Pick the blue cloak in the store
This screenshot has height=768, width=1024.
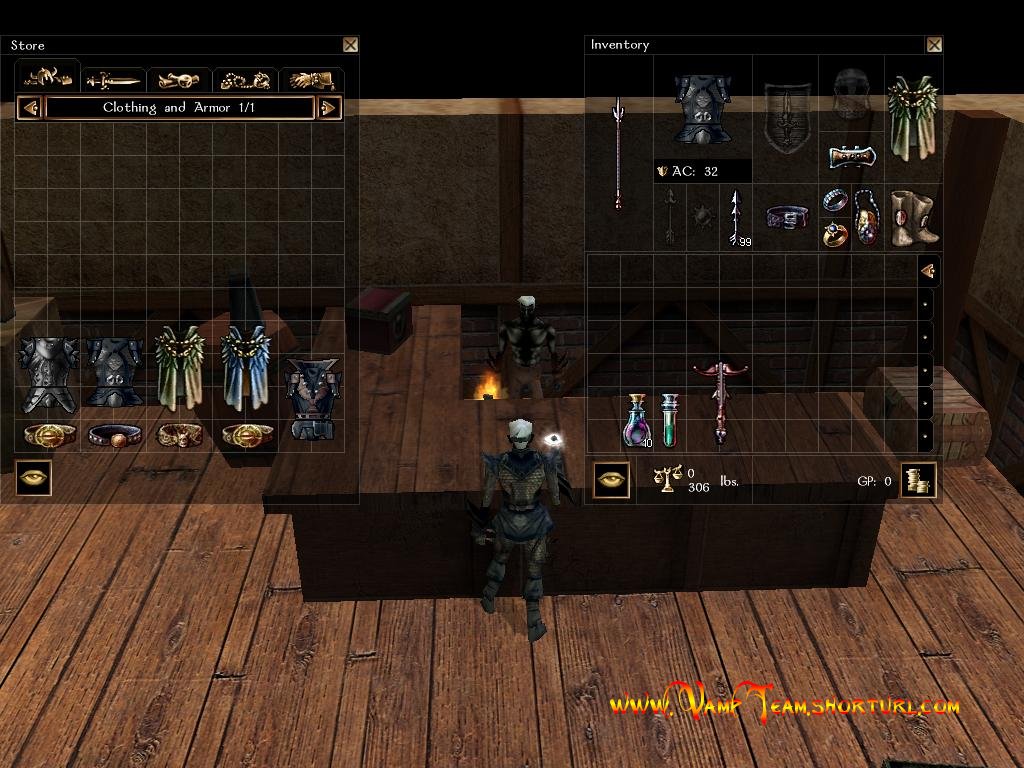[x=246, y=368]
